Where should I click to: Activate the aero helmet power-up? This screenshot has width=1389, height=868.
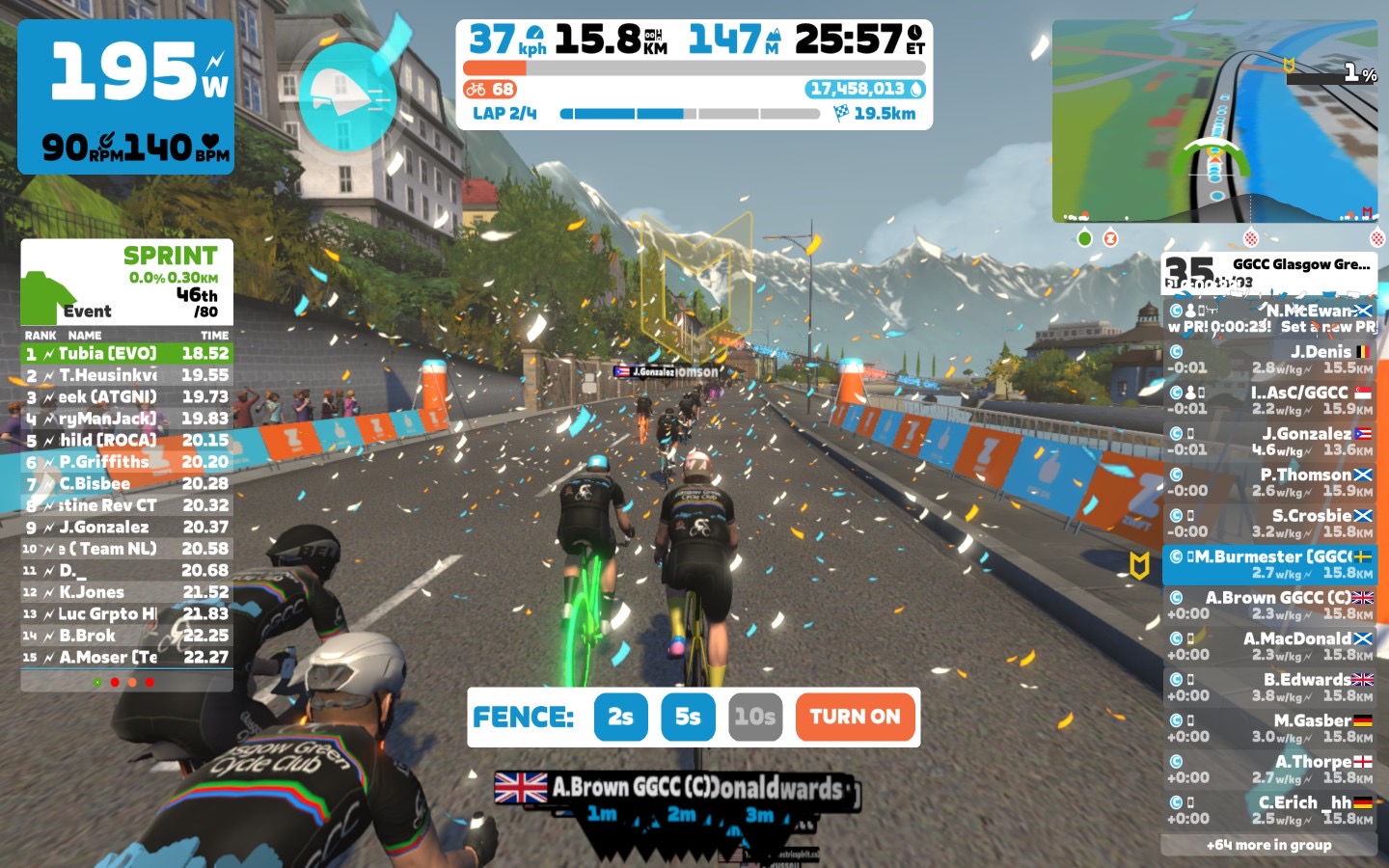click(x=347, y=96)
